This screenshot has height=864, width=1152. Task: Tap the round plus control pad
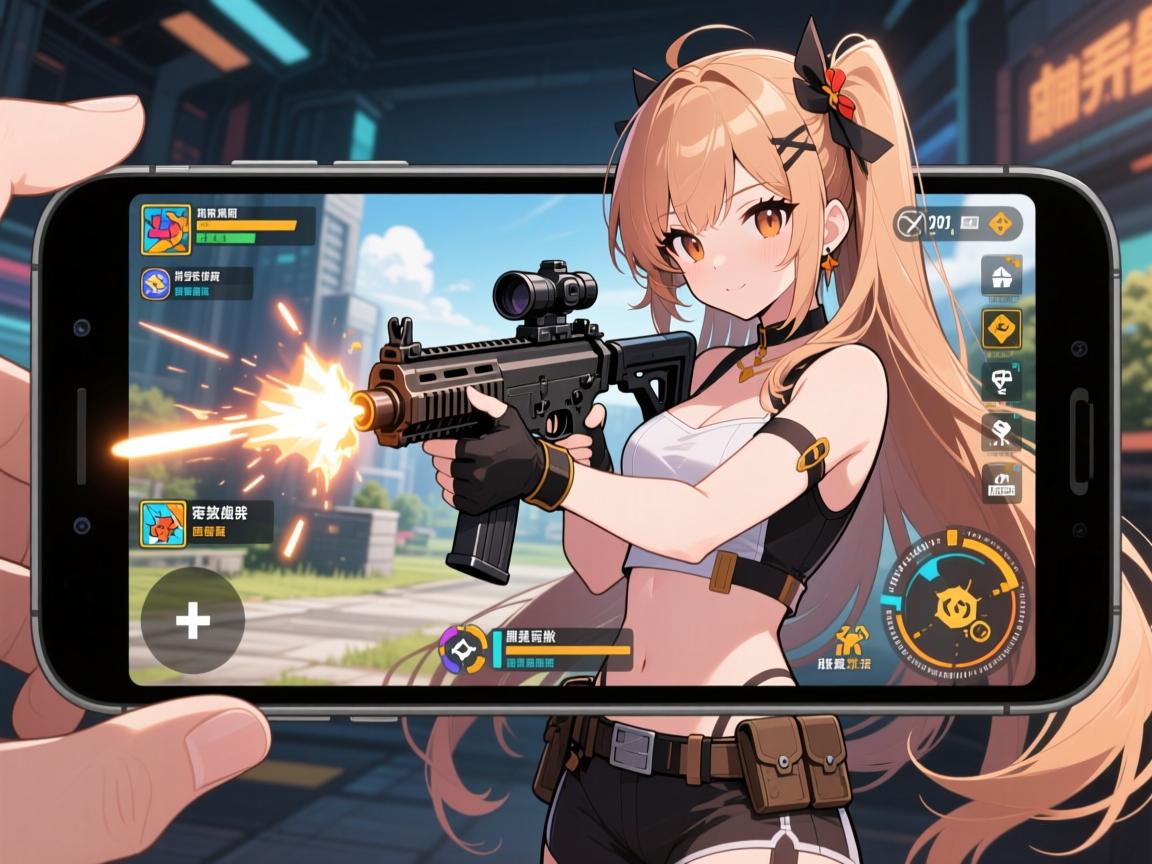193,621
